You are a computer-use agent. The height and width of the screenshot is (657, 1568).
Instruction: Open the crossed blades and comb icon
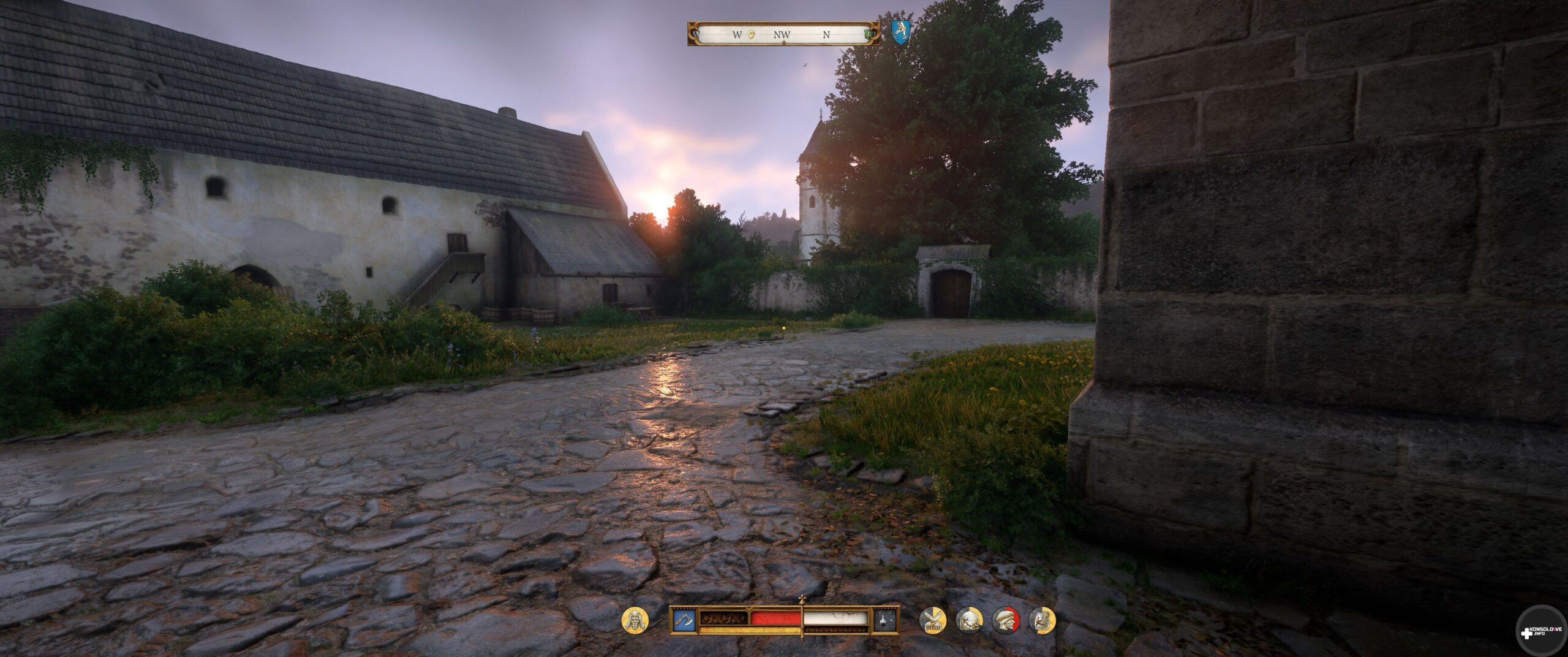[932, 620]
